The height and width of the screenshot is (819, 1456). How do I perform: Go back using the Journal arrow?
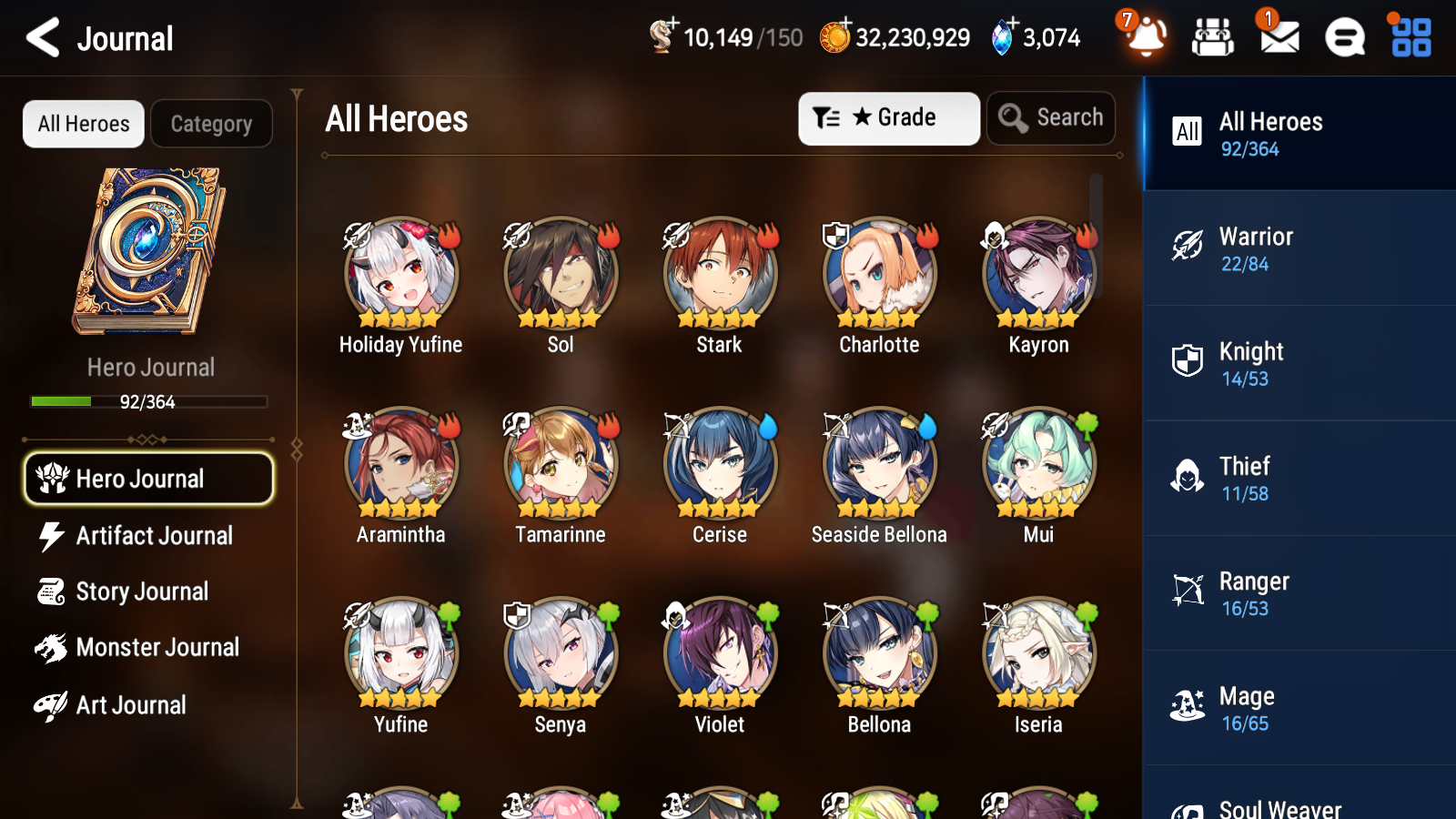click(x=40, y=38)
